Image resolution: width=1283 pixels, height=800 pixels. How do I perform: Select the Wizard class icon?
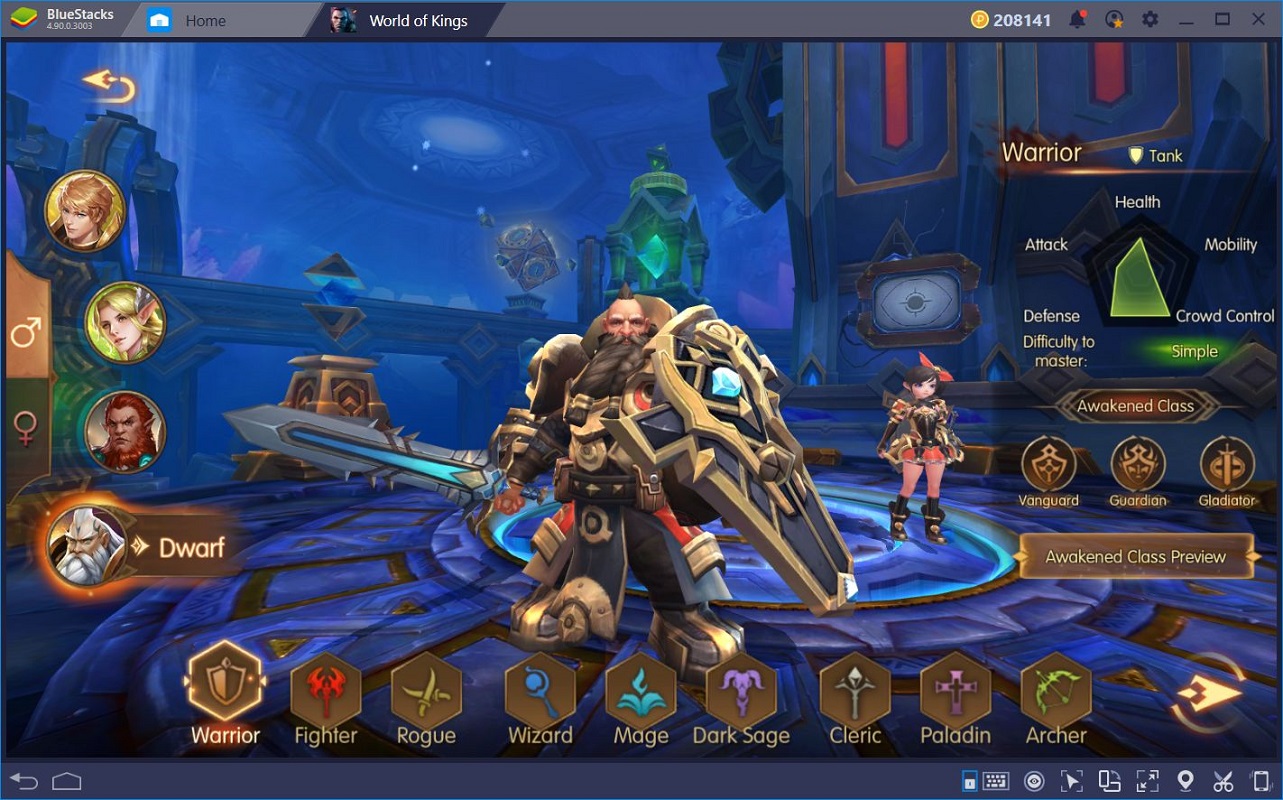point(540,690)
